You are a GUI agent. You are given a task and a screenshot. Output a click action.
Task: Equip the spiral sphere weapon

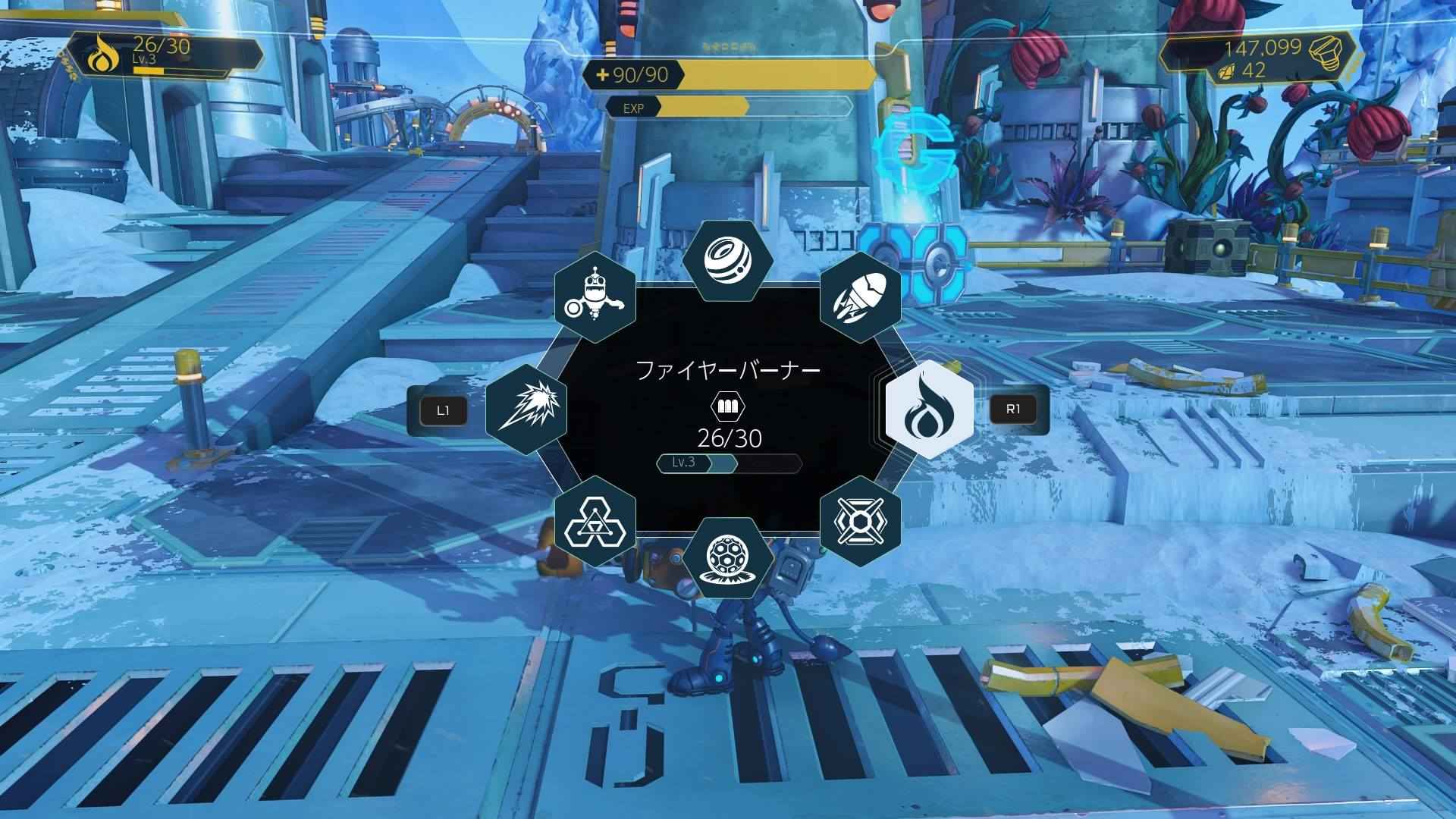[x=727, y=259]
